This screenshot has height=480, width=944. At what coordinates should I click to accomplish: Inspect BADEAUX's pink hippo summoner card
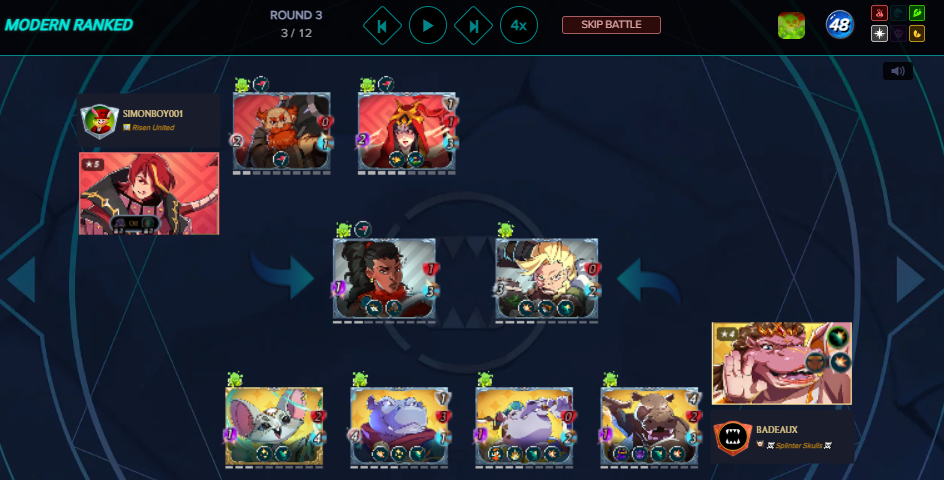(781, 363)
